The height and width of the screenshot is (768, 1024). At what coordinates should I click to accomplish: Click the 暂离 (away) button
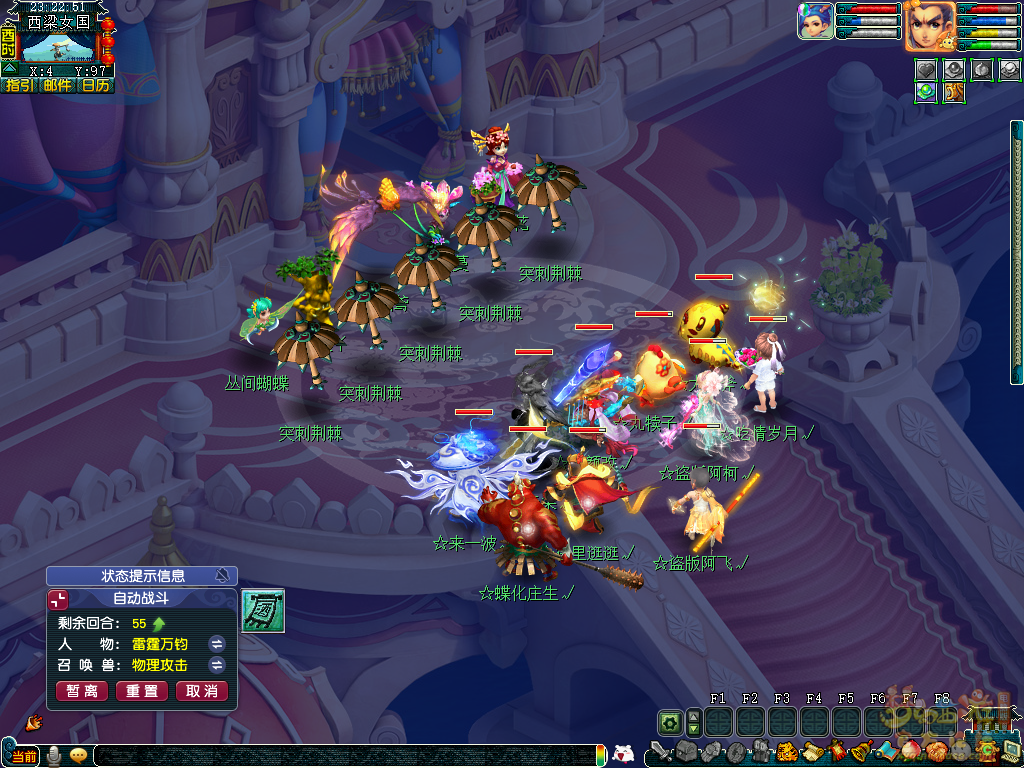pos(82,691)
